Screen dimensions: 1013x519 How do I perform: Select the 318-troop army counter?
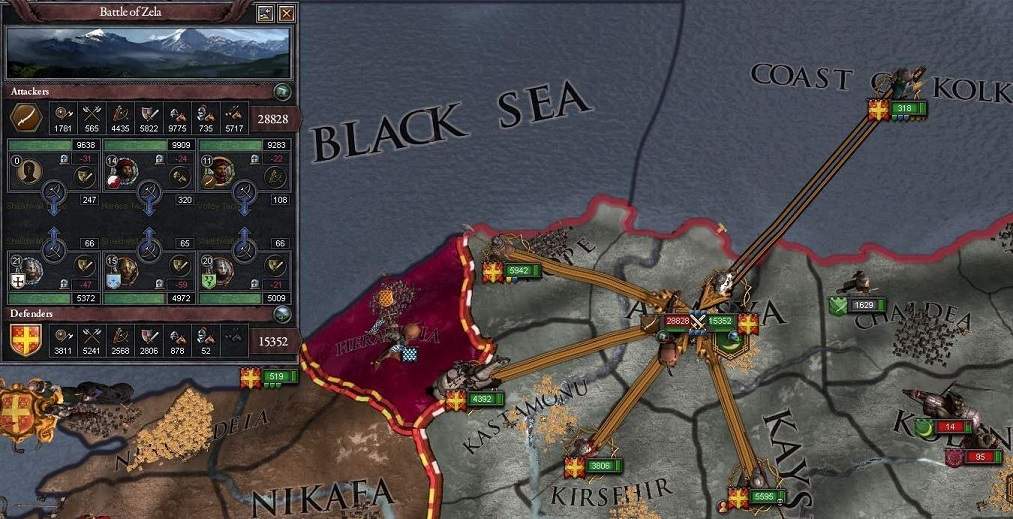point(905,109)
